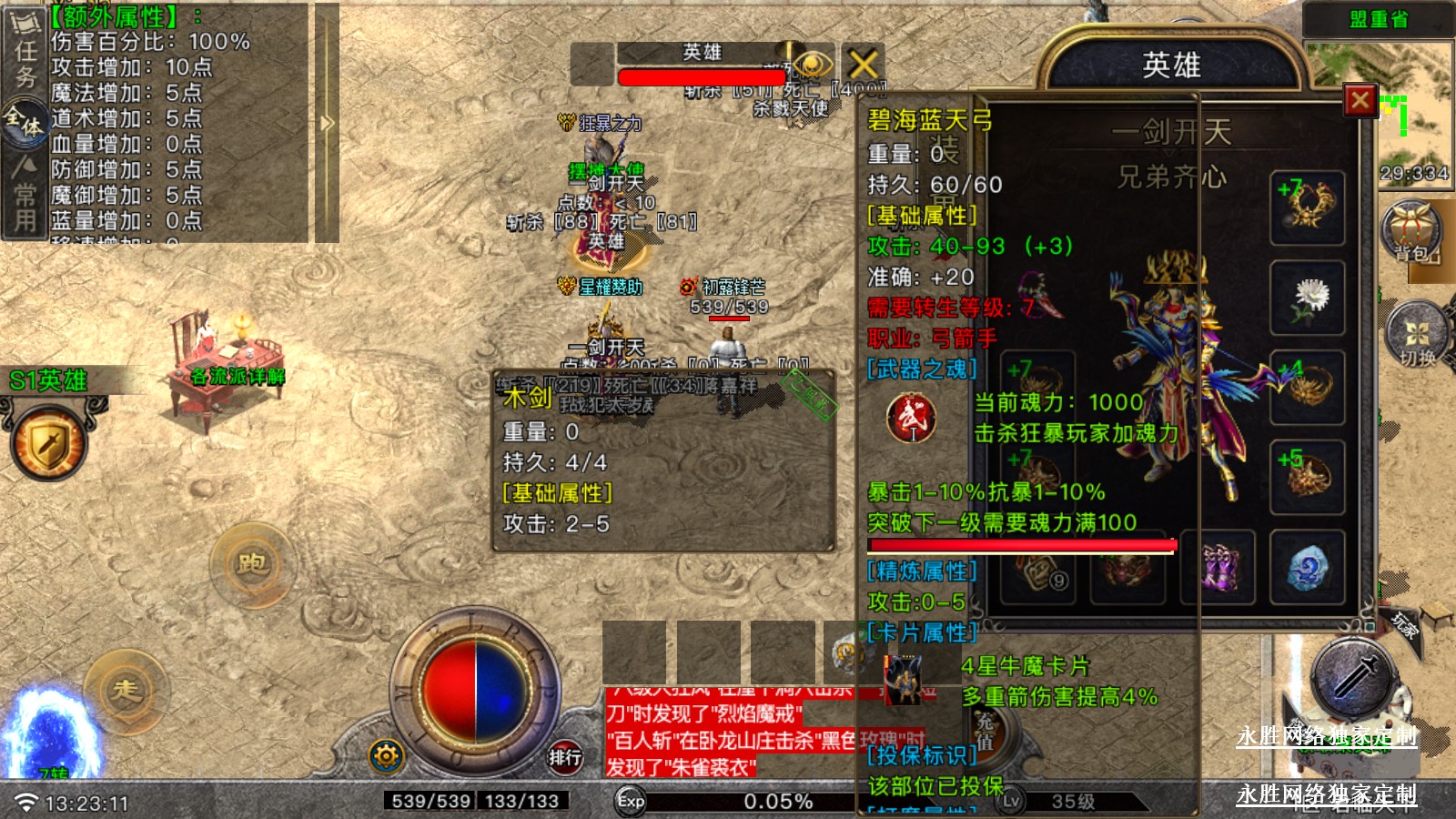Select the 全体 chat tab
This screenshot has width=1456, height=819.
pos(25,122)
